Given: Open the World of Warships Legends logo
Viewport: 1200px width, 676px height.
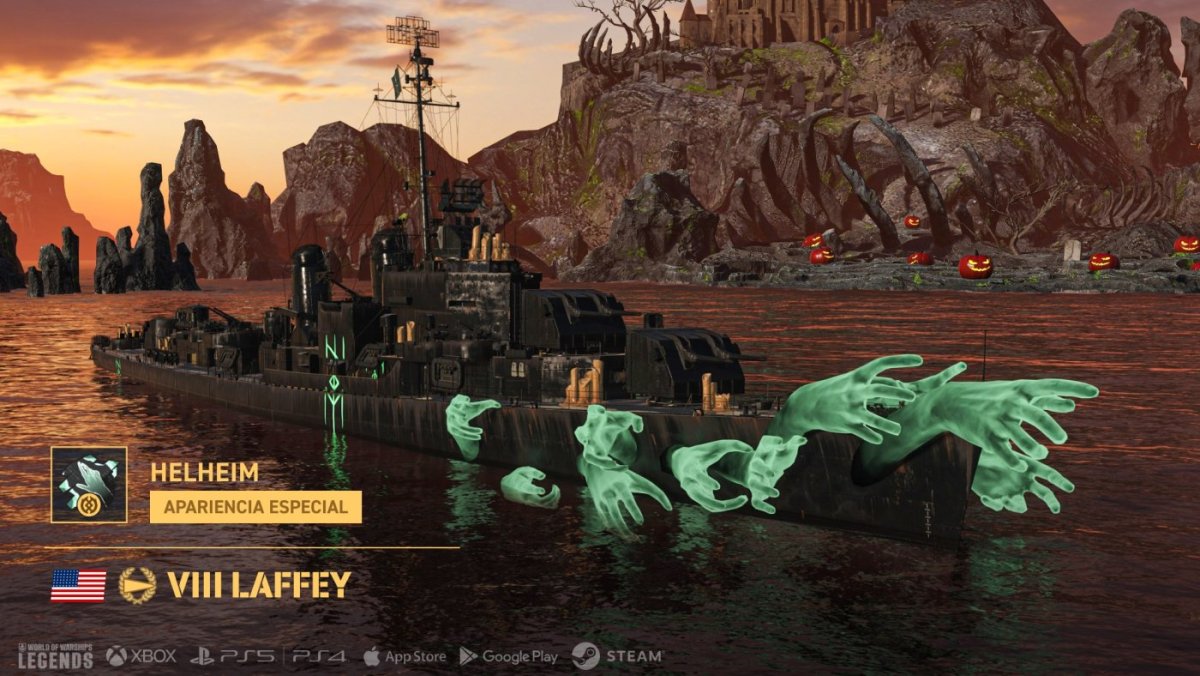Looking at the screenshot, I should click(55, 656).
